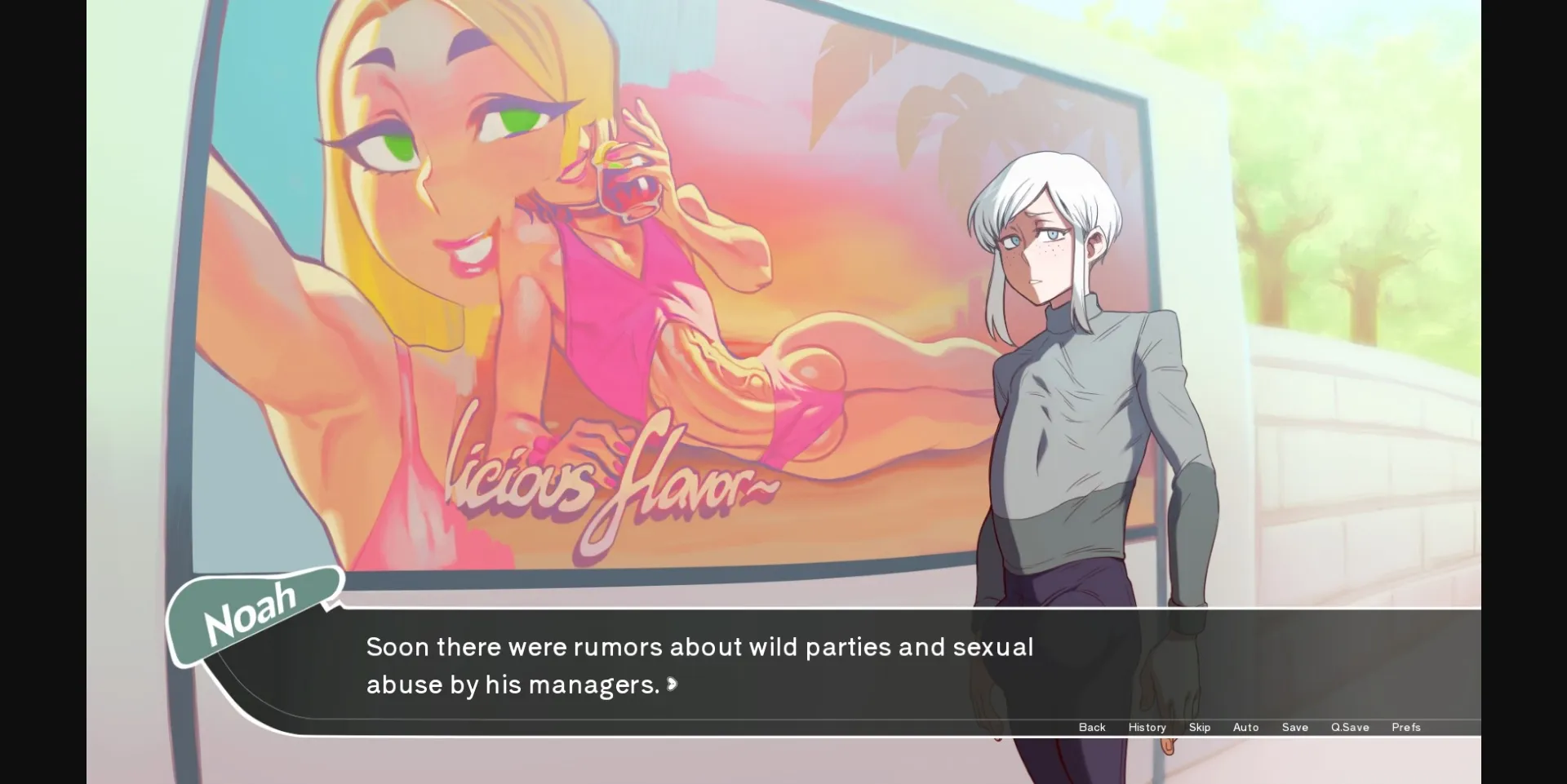
Task: Toggle Auto-forward mode
Action: tap(1246, 727)
